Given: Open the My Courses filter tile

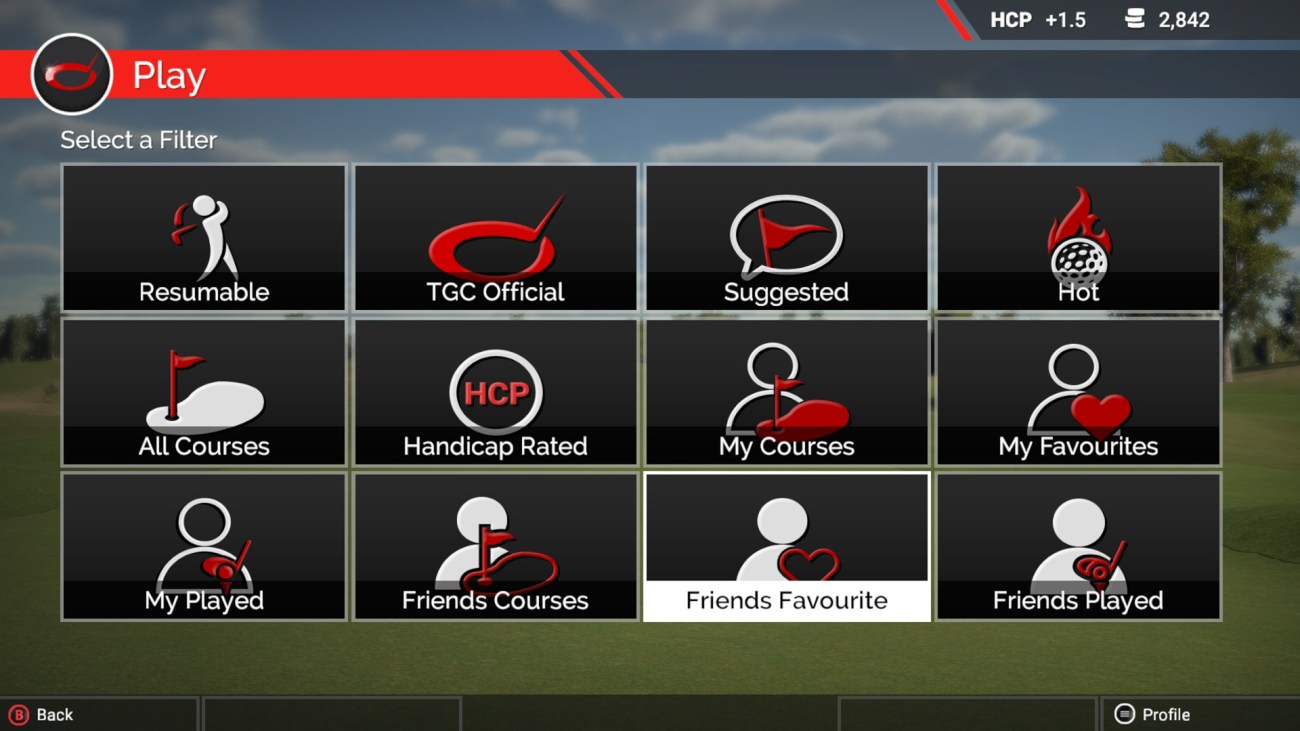Looking at the screenshot, I should pyautogui.click(x=786, y=392).
